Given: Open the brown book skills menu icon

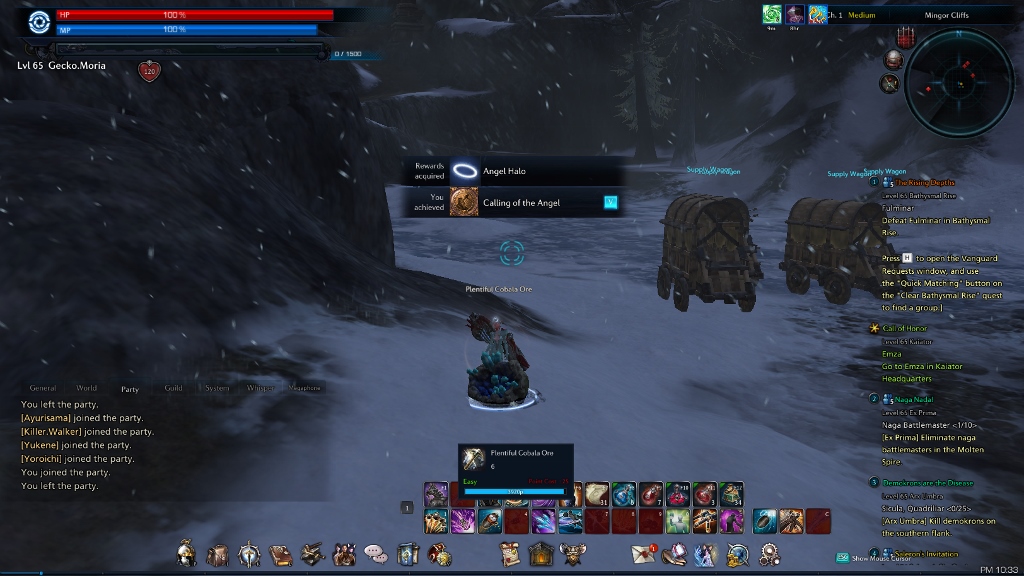Looking at the screenshot, I should (x=281, y=553).
